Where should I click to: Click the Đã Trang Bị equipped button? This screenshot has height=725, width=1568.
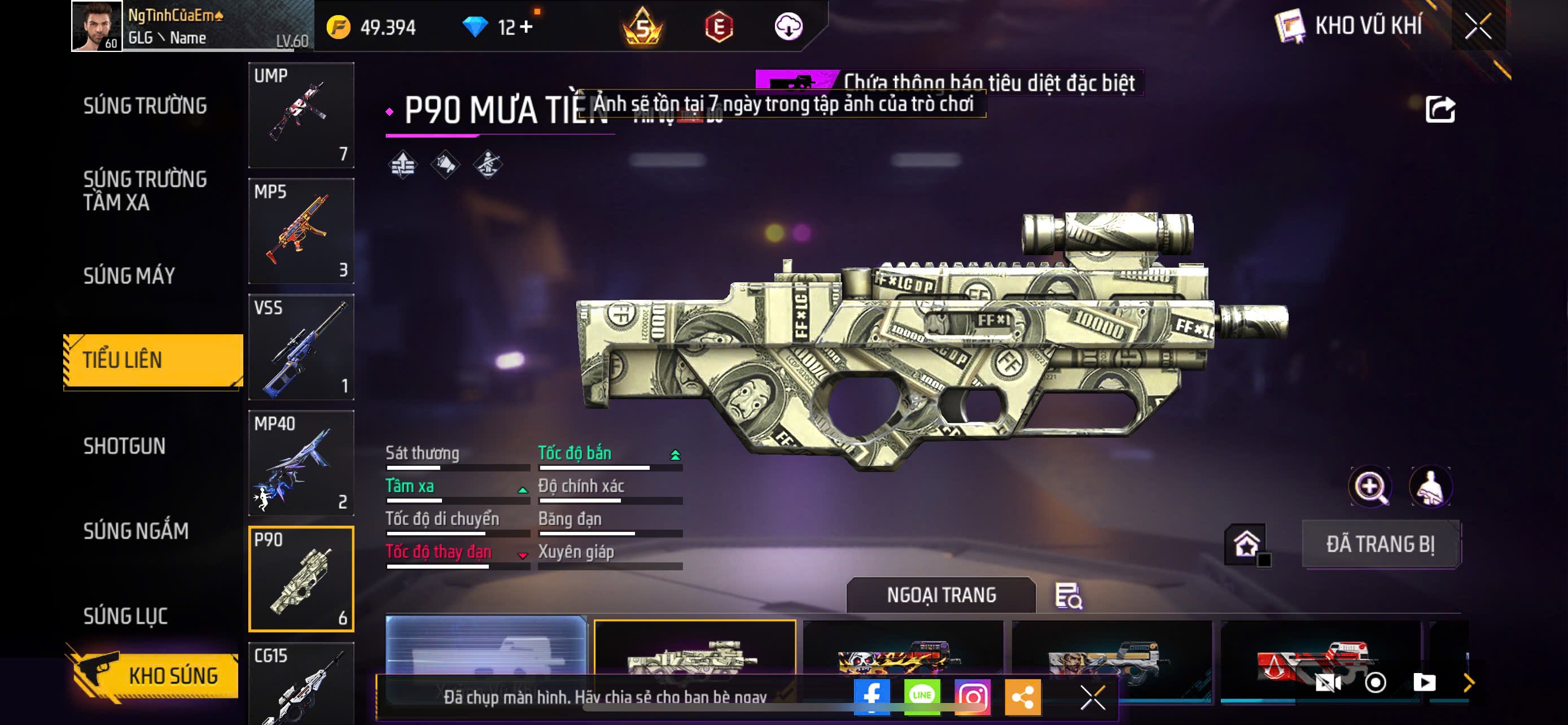pyautogui.click(x=1380, y=544)
